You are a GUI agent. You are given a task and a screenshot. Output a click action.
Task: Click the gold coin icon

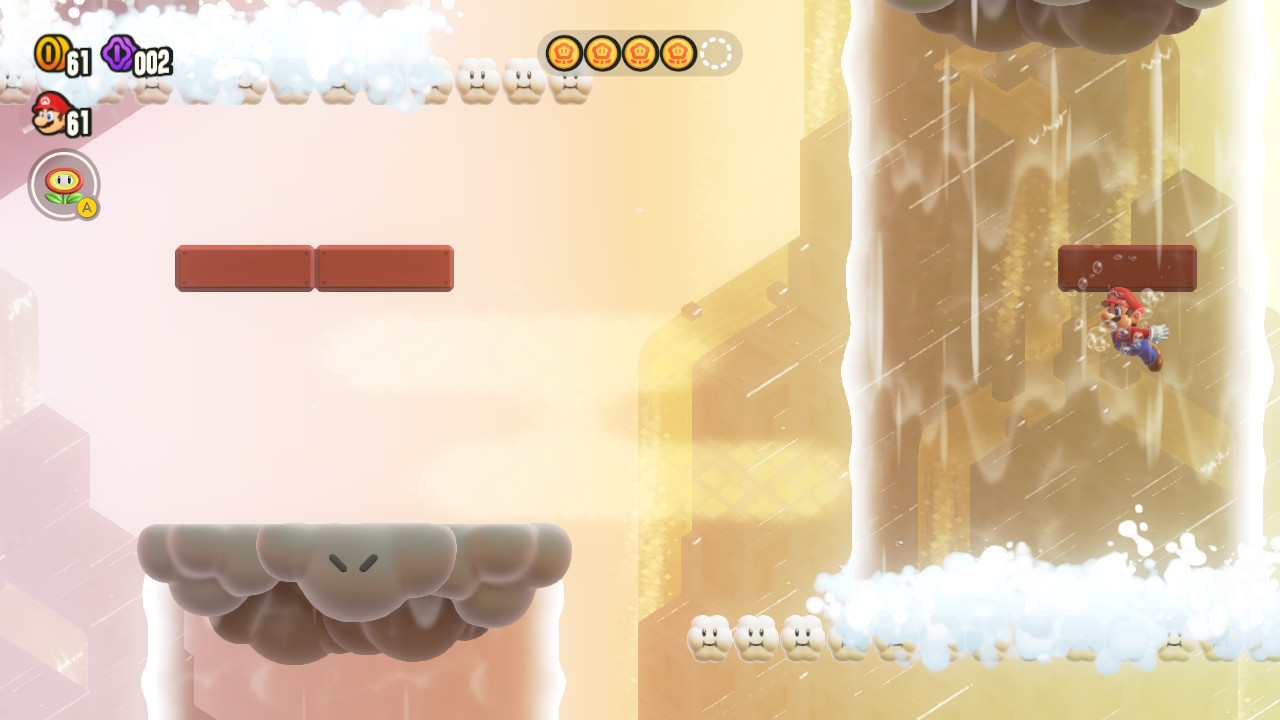coord(50,53)
